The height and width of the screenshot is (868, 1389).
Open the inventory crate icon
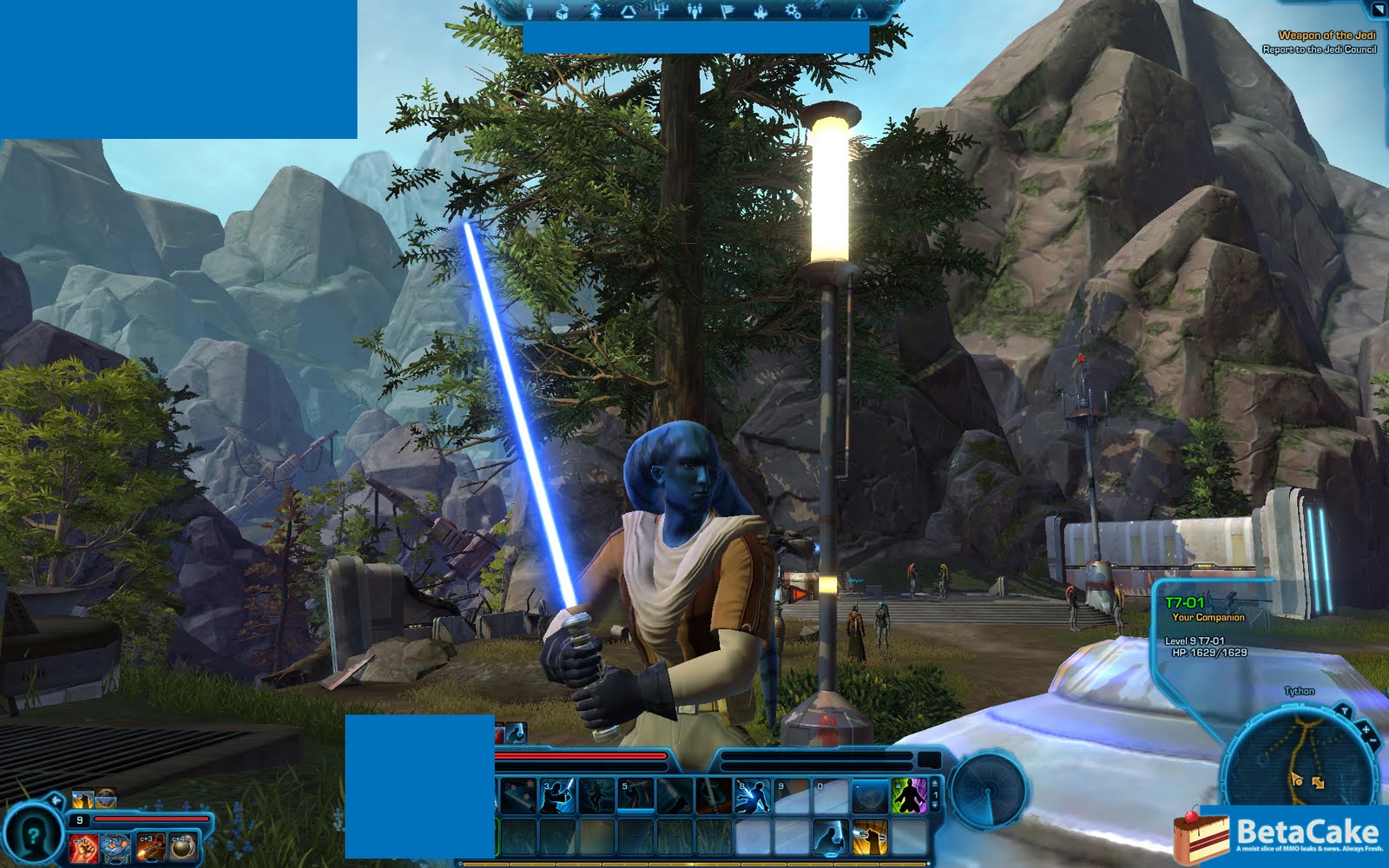pos(562,11)
